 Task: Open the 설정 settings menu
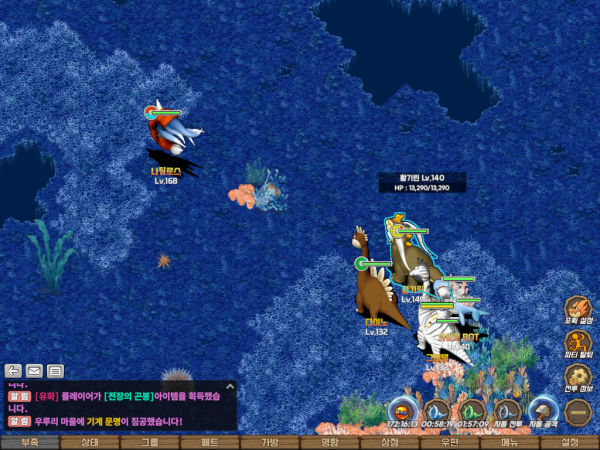pyautogui.click(x=569, y=442)
